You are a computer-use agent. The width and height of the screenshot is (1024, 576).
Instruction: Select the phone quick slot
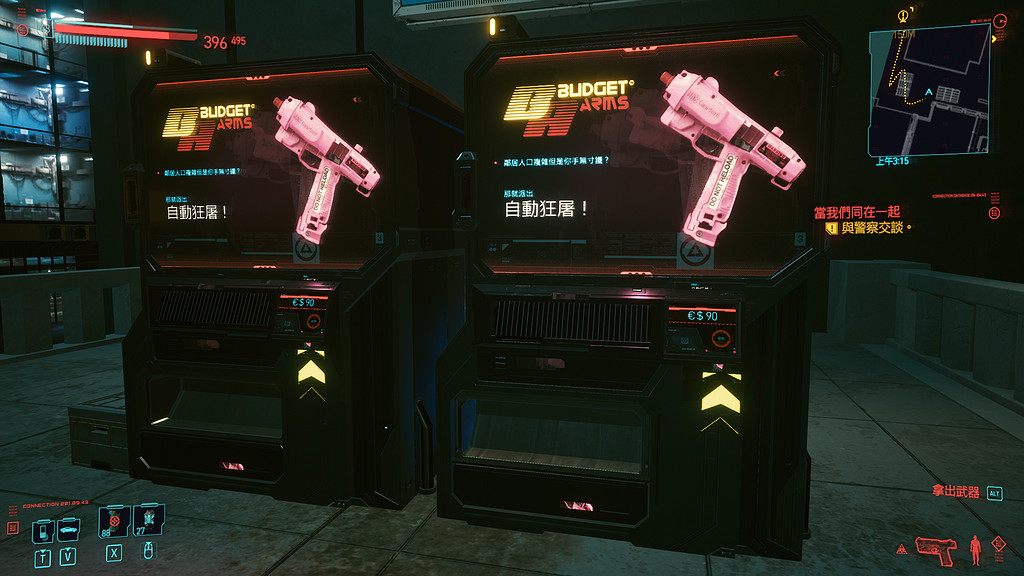coord(43,530)
